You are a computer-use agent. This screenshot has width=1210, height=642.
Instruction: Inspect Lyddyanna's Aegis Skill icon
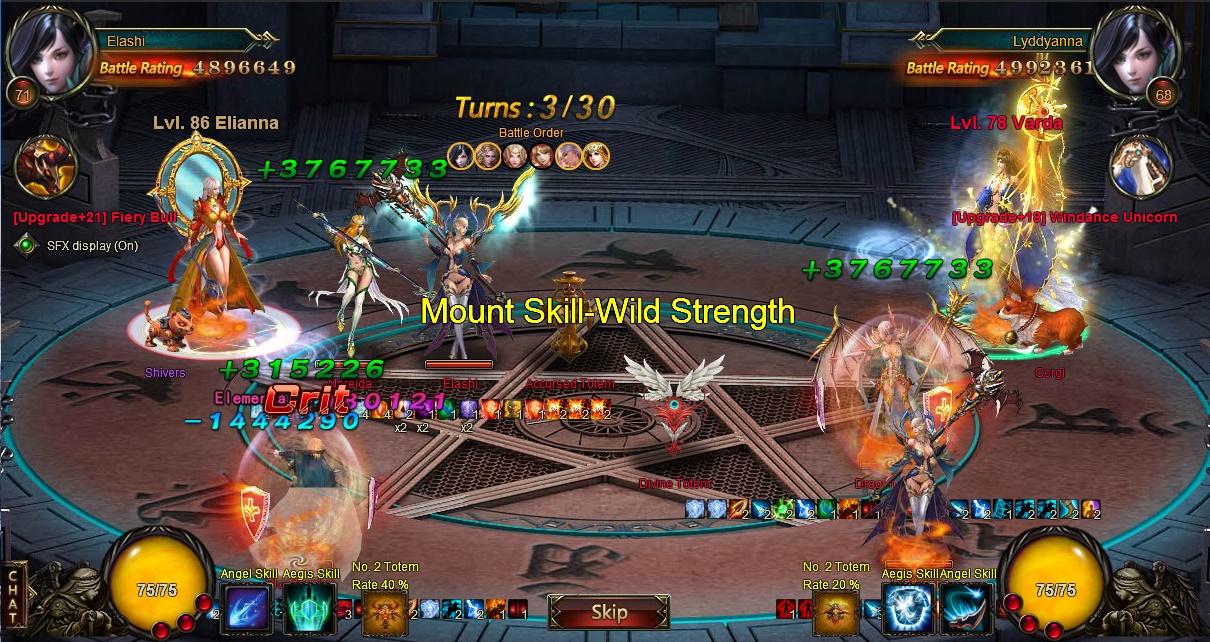click(907, 607)
